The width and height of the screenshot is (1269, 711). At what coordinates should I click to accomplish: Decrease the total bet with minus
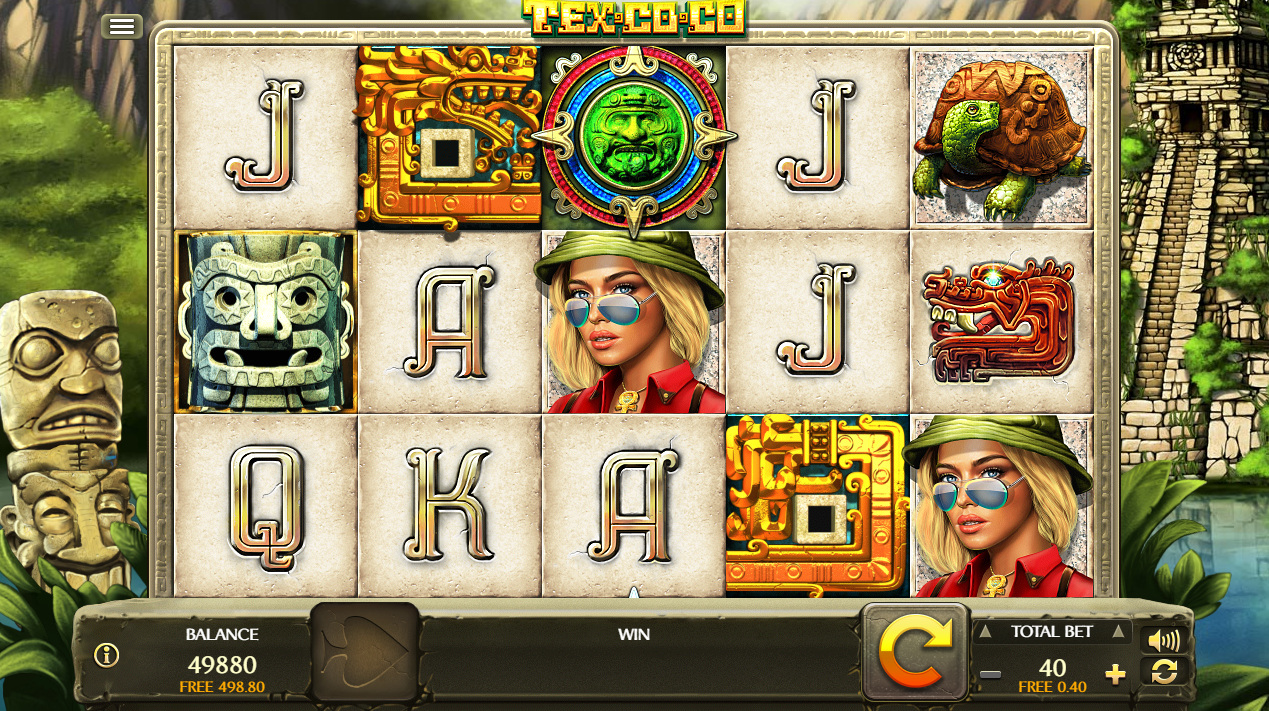tap(990, 674)
